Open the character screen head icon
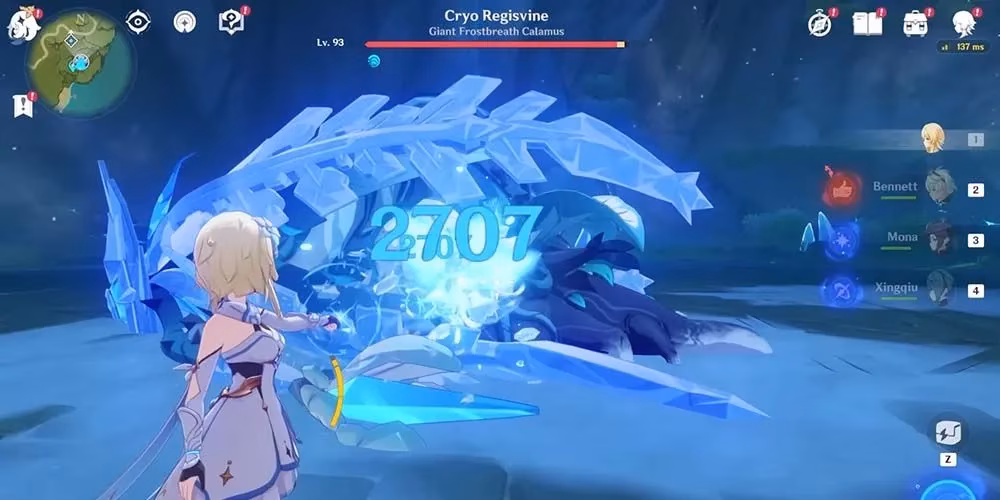Image resolution: width=1000 pixels, height=500 pixels. point(963,23)
